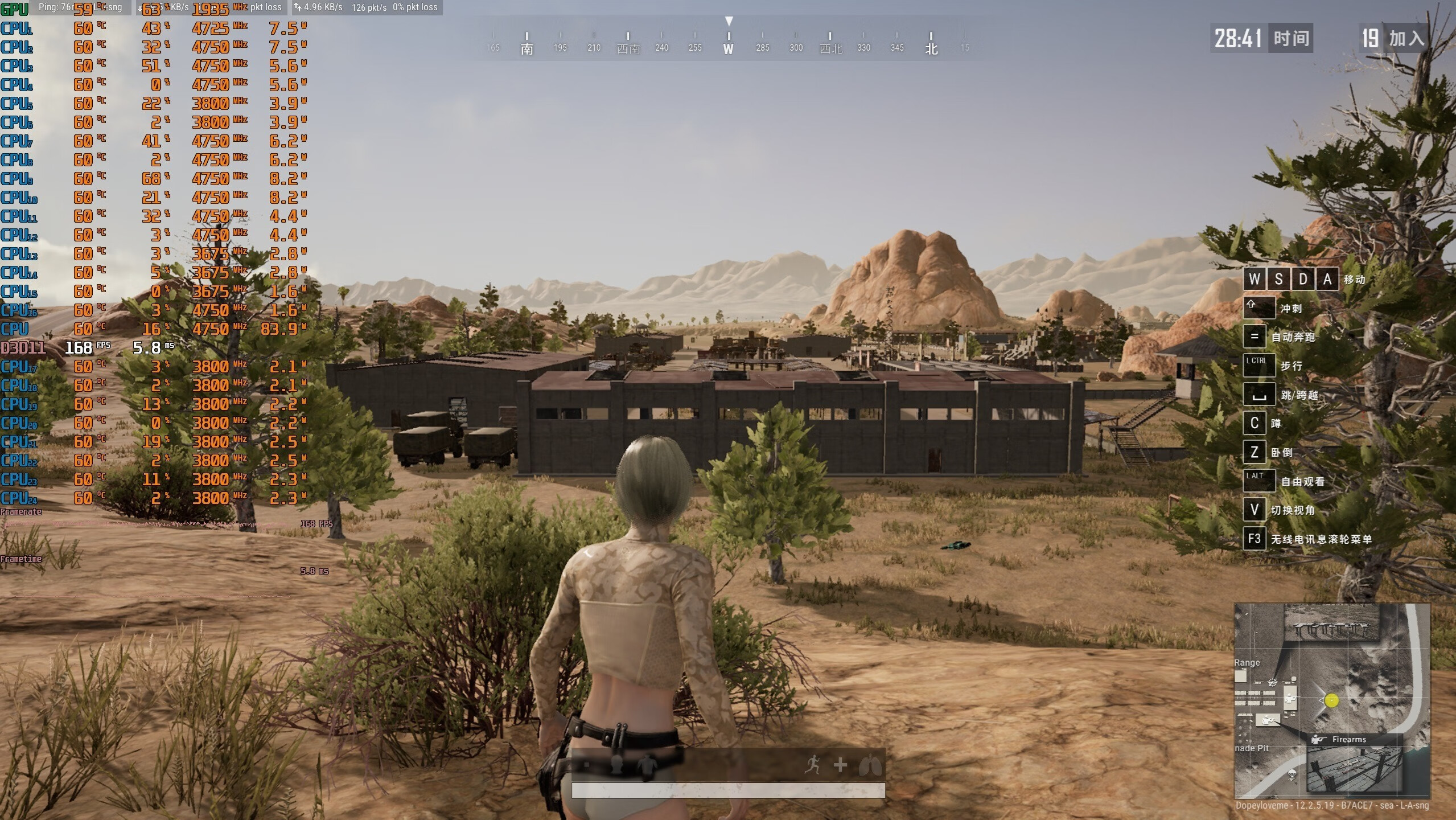Select the Firearms label on the minimap
Screen dimensions: 1456x820
1348,739
